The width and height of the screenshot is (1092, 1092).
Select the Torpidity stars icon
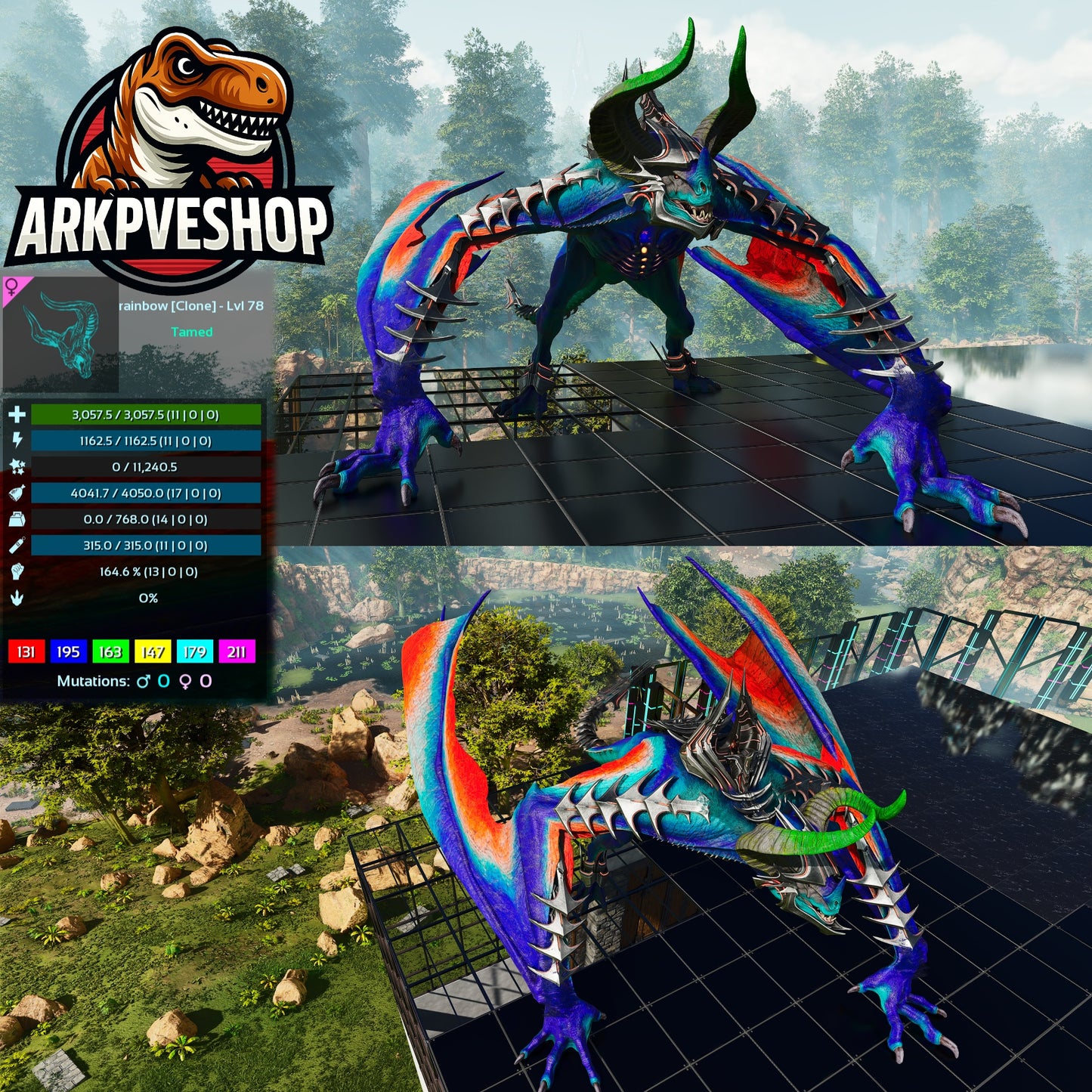tap(17, 467)
